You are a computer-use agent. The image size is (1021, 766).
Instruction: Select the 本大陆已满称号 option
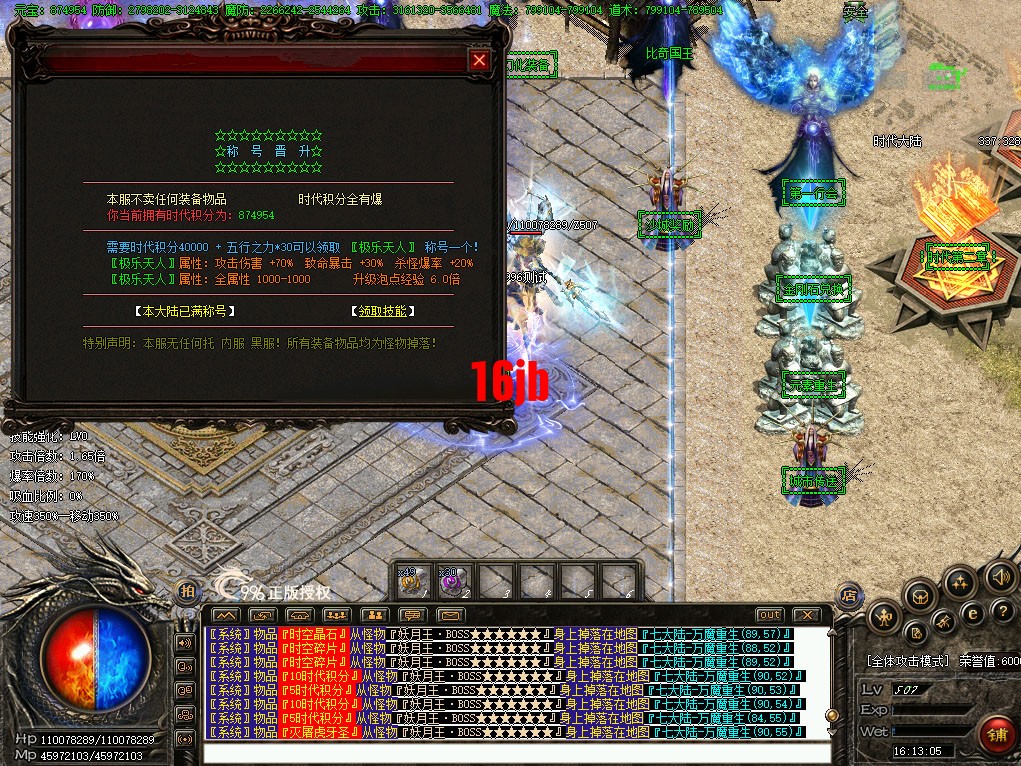186,311
